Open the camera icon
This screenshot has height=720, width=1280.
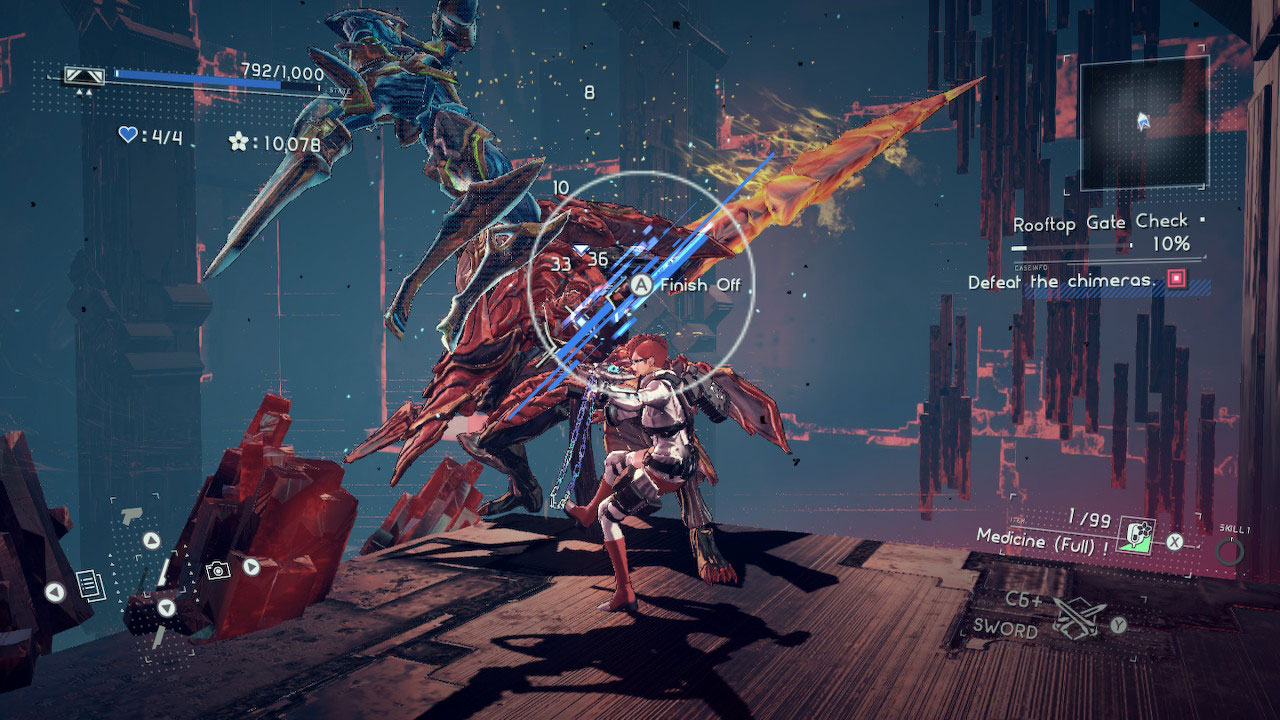point(218,569)
